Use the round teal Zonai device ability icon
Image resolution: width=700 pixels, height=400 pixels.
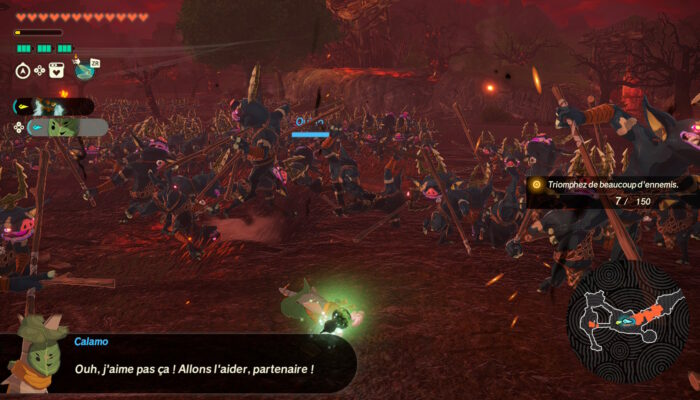coord(84,70)
